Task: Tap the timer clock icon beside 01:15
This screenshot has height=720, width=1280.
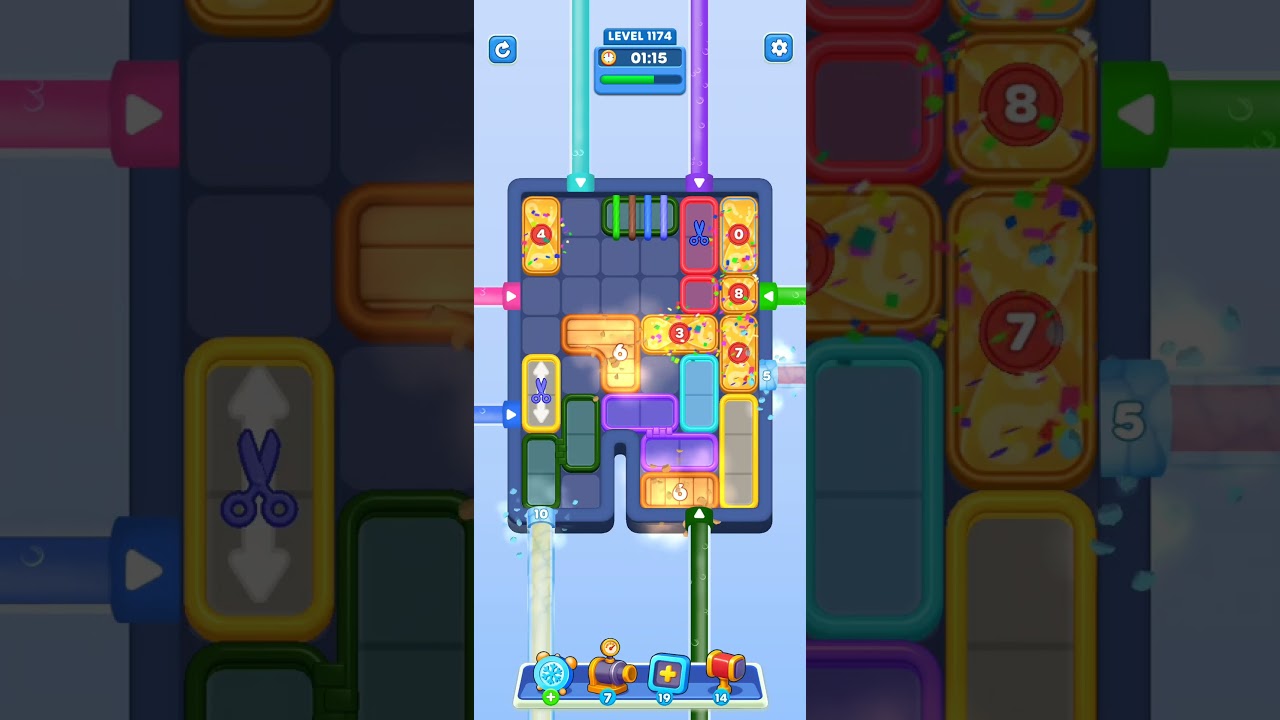Action: [608, 58]
